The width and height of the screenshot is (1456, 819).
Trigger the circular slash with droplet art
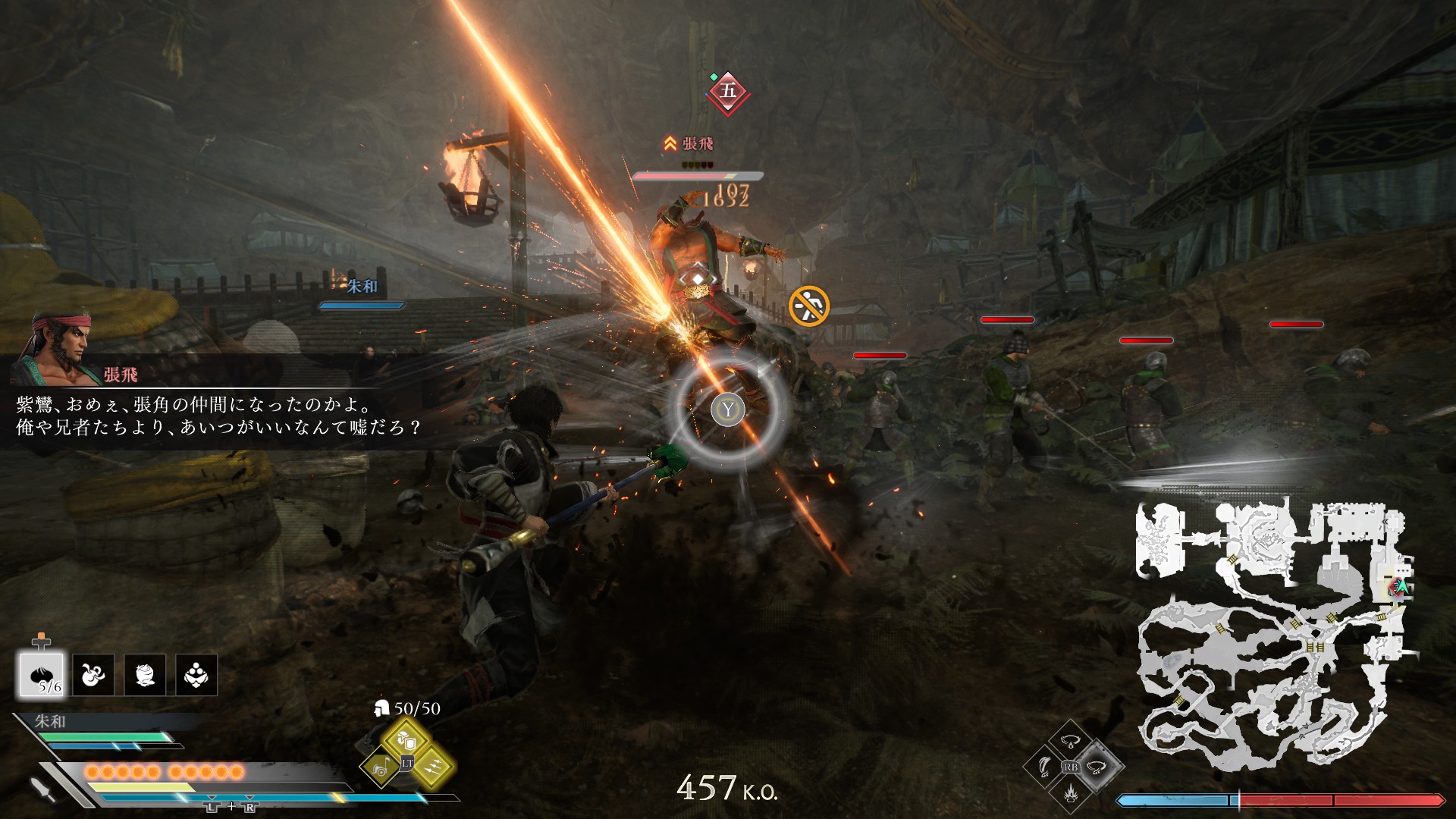click(x=1070, y=742)
